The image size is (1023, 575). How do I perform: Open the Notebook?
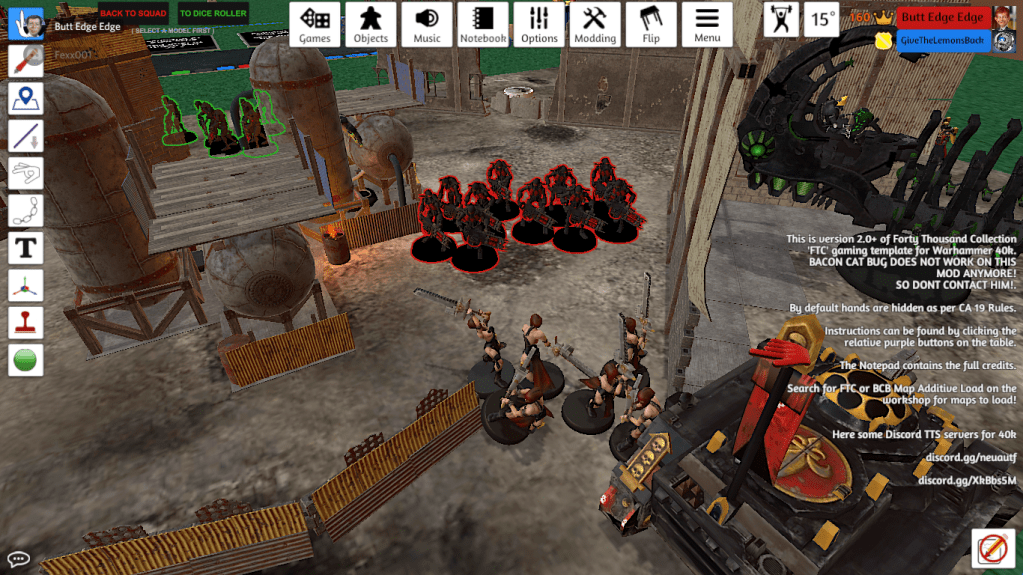[483, 25]
